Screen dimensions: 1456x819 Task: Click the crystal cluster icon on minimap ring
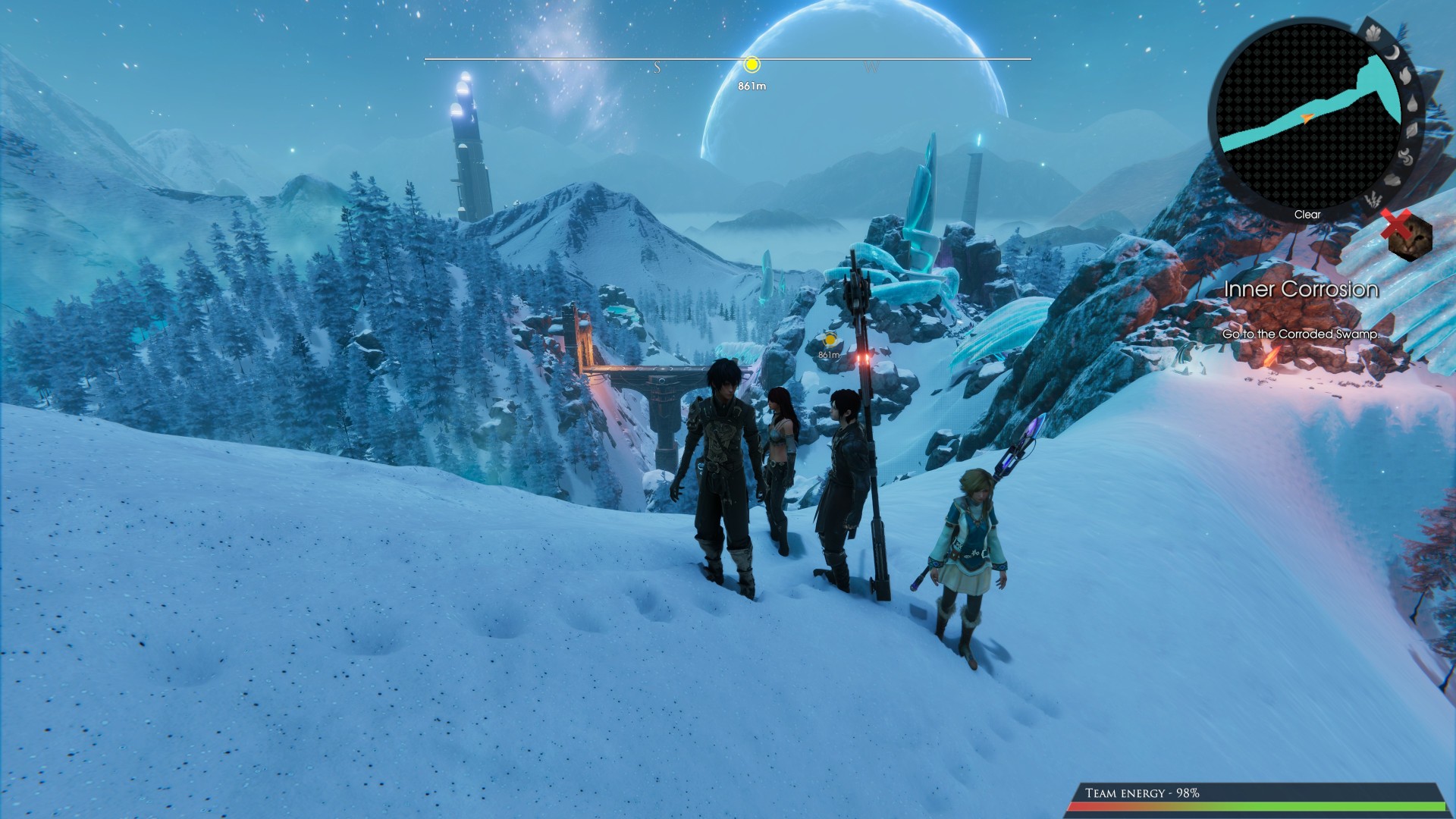pyautogui.click(x=1373, y=33)
